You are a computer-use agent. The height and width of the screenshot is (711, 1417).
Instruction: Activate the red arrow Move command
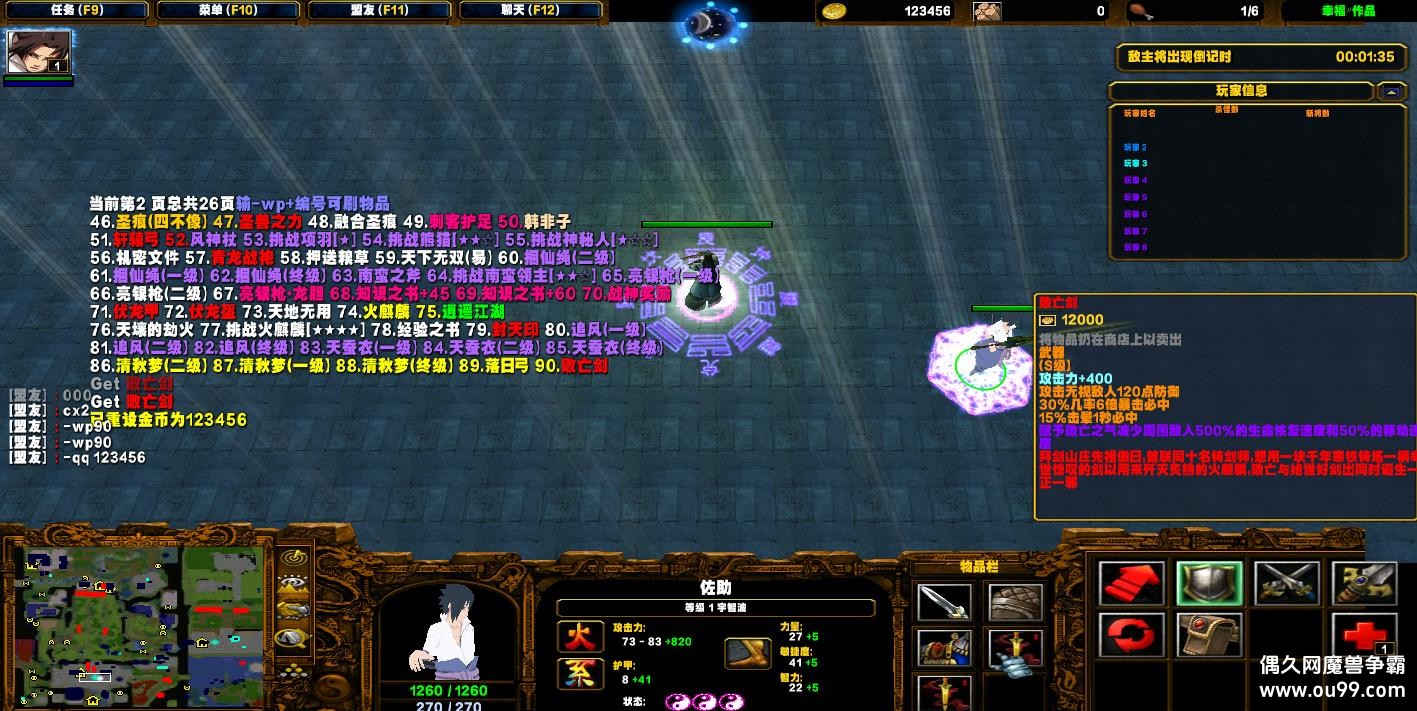[1131, 585]
